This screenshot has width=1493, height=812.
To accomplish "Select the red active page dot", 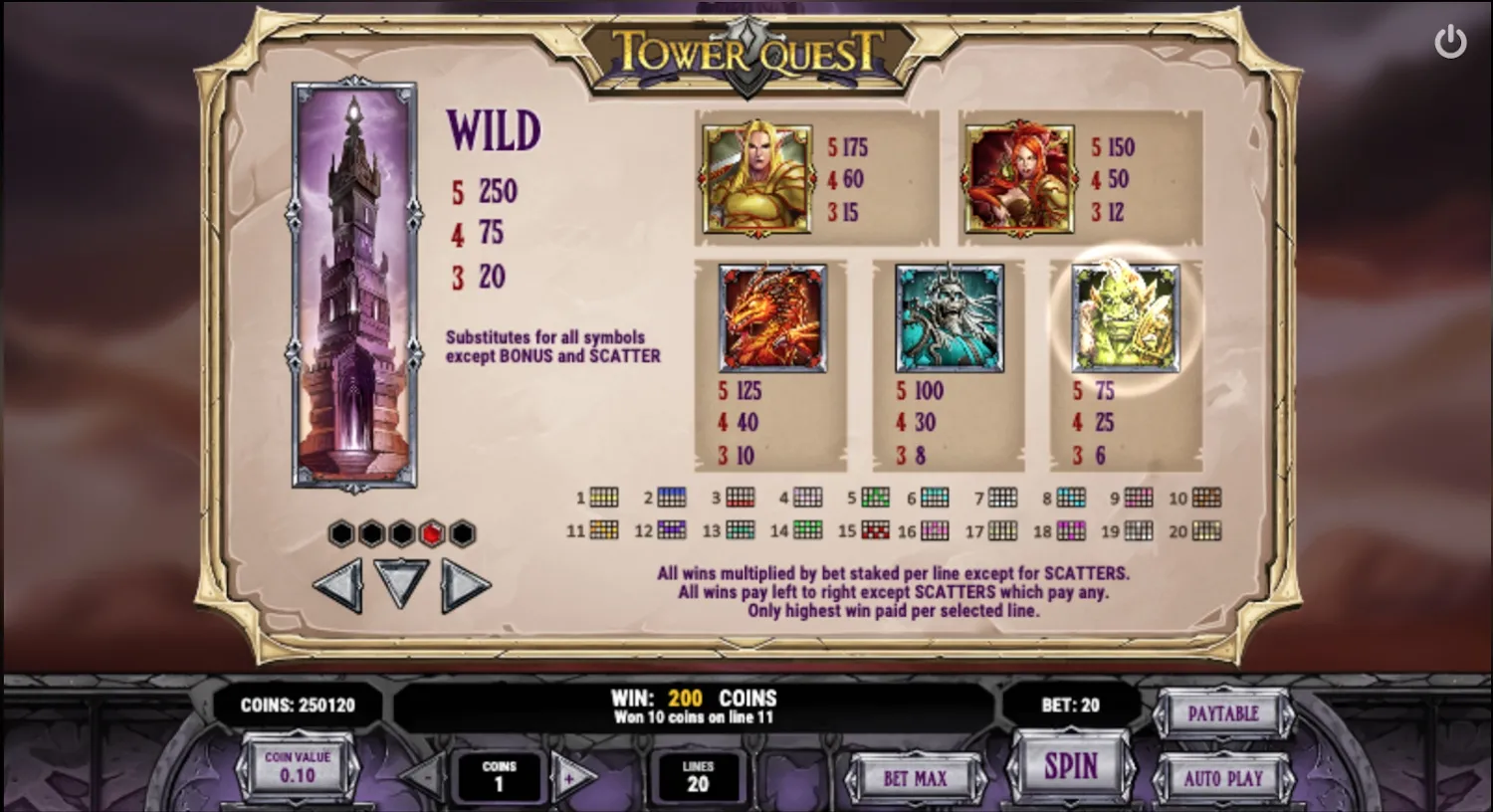I will point(432,533).
